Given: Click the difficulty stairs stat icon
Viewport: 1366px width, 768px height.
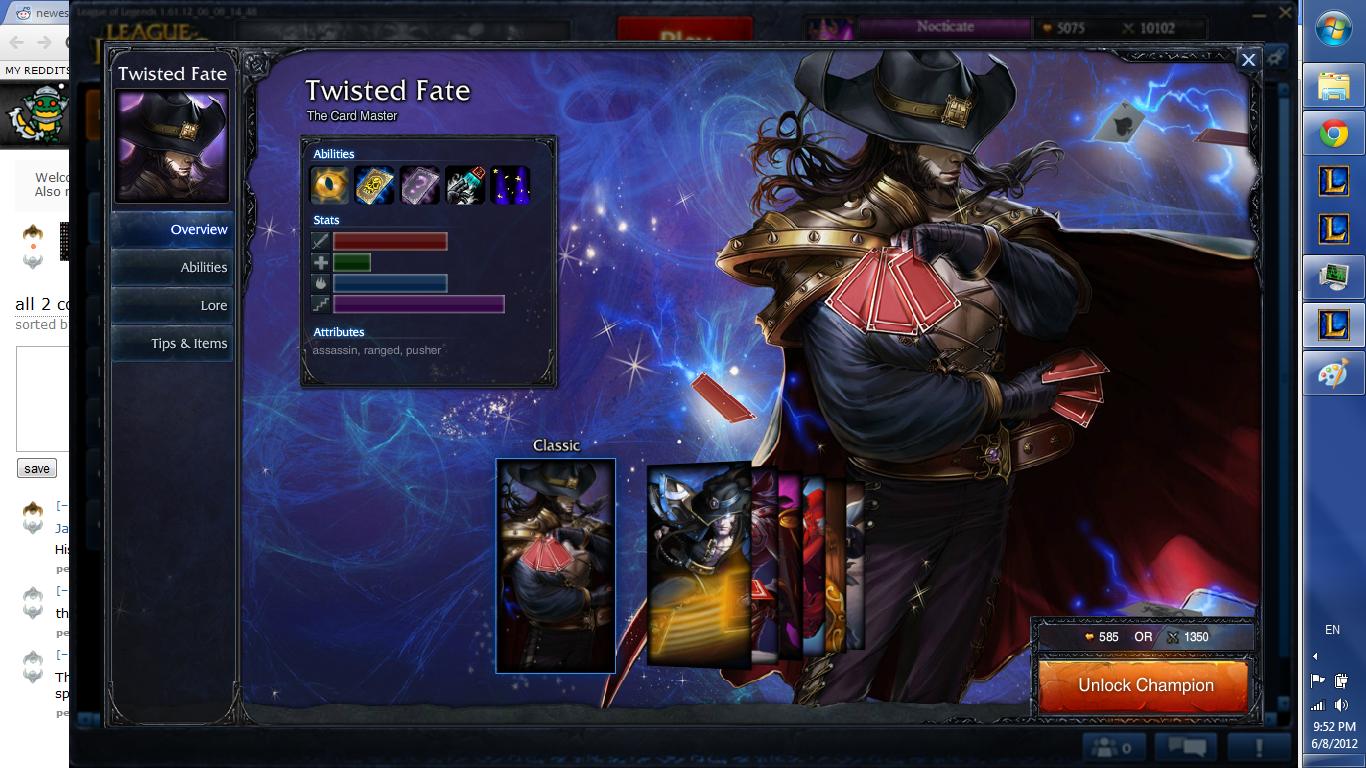Looking at the screenshot, I should coord(318,304).
